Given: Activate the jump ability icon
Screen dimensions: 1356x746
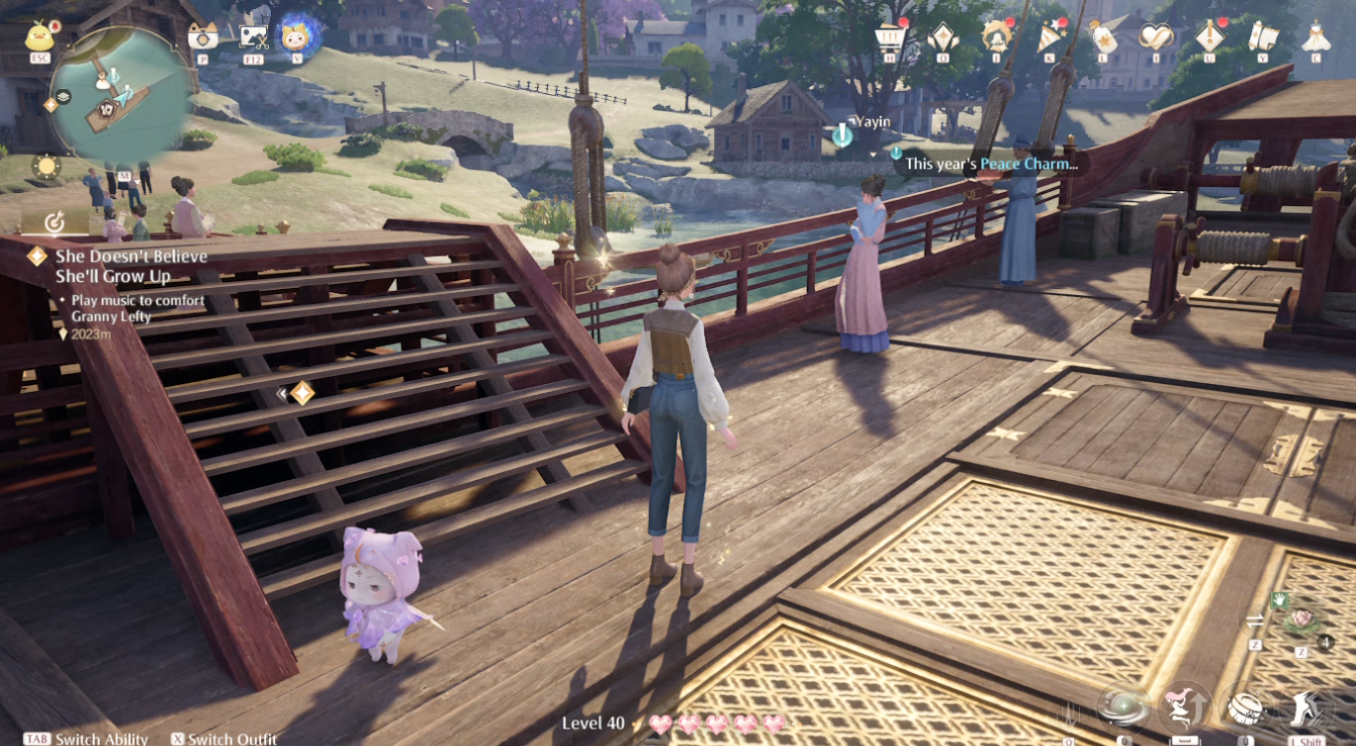Looking at the screenshot, I should (x=1185, y=707).
